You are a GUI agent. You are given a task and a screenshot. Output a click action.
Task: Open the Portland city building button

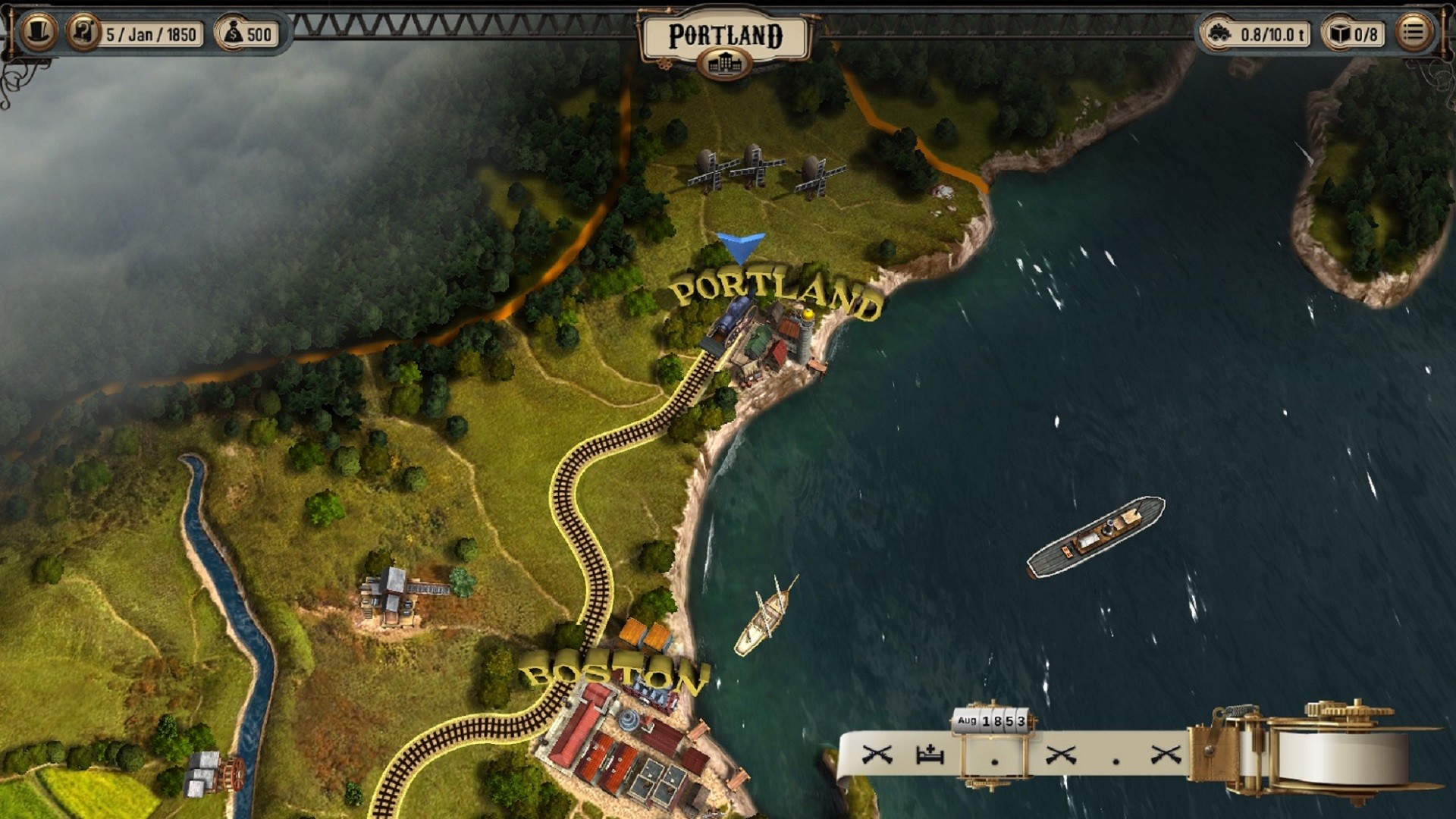tap(725, 64)
